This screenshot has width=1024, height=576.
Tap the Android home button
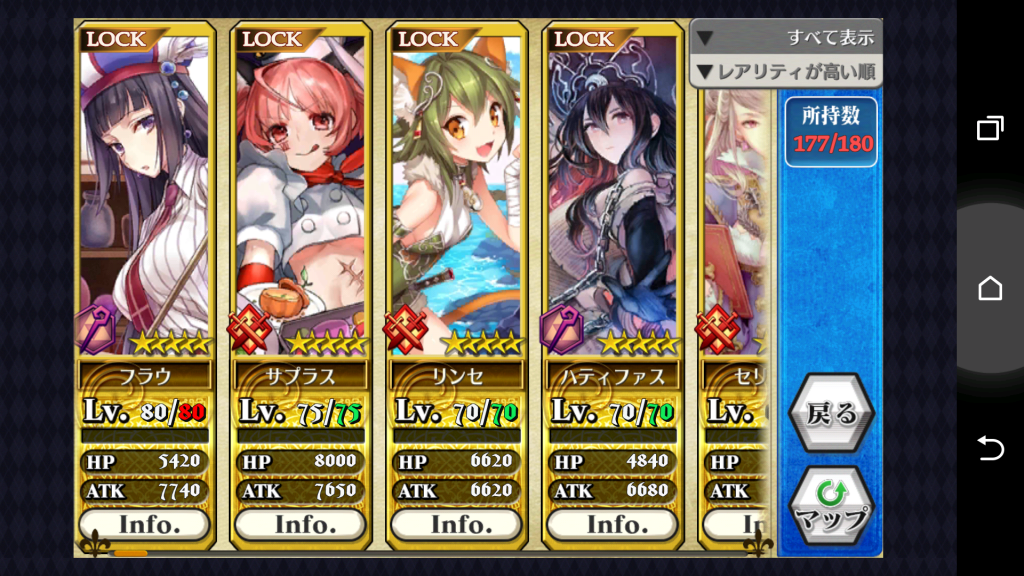click(990, 289)
